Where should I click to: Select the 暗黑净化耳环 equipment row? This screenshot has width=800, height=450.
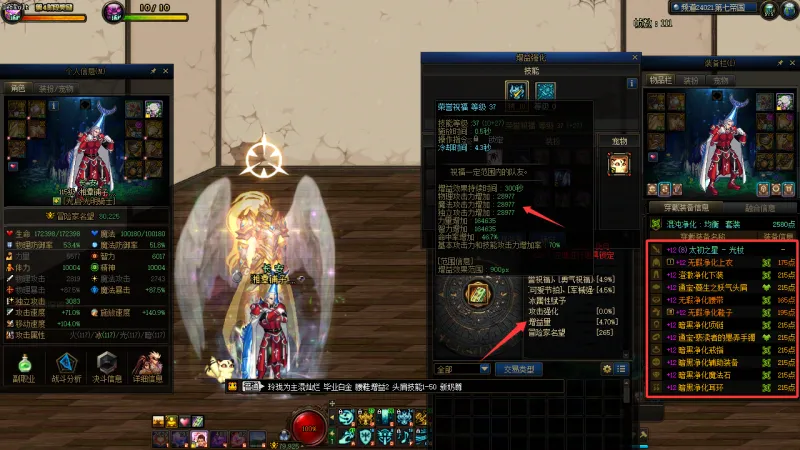click(720, 386)
